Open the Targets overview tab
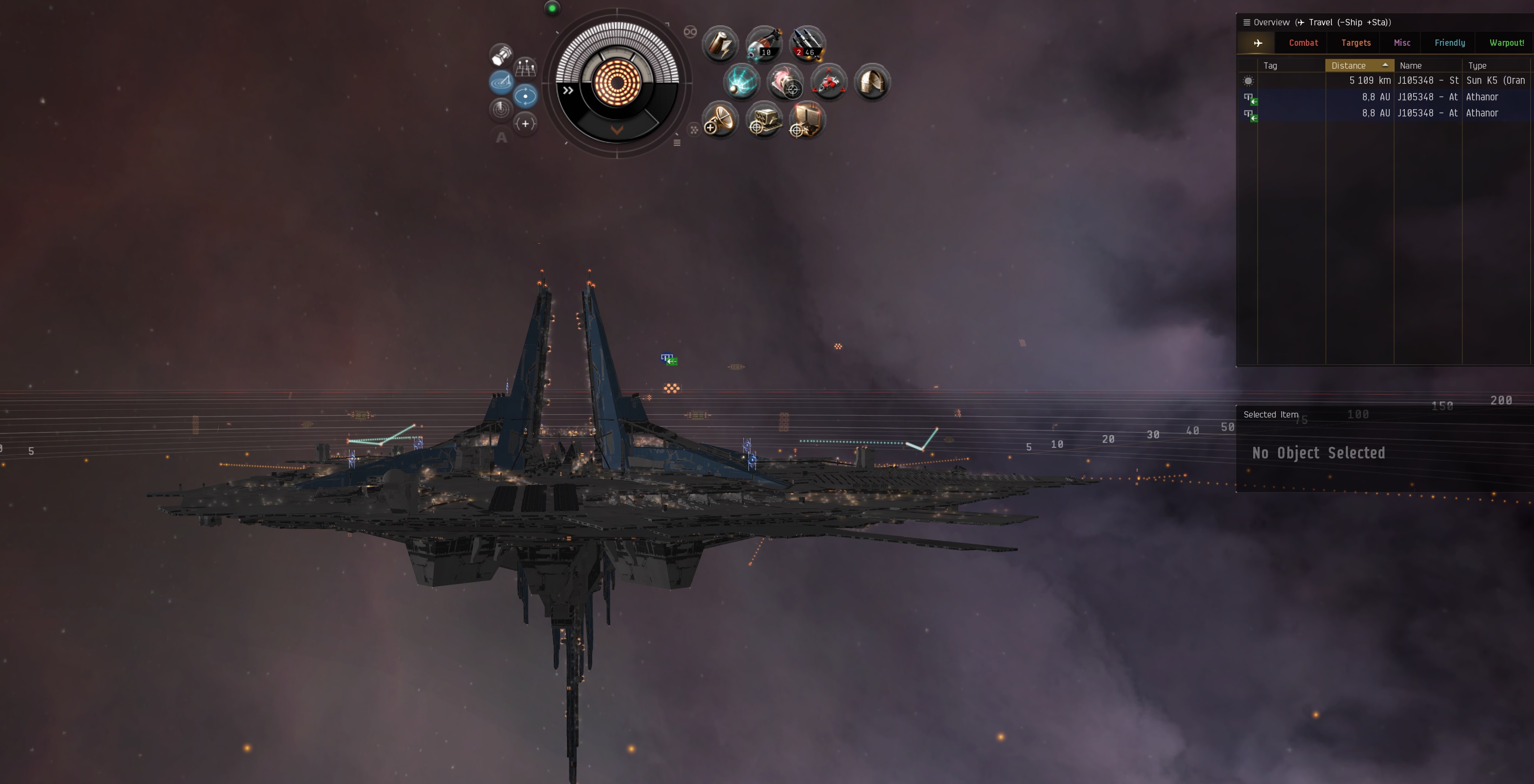This screenshot has height=784, width=1534. coord(1356,43)
